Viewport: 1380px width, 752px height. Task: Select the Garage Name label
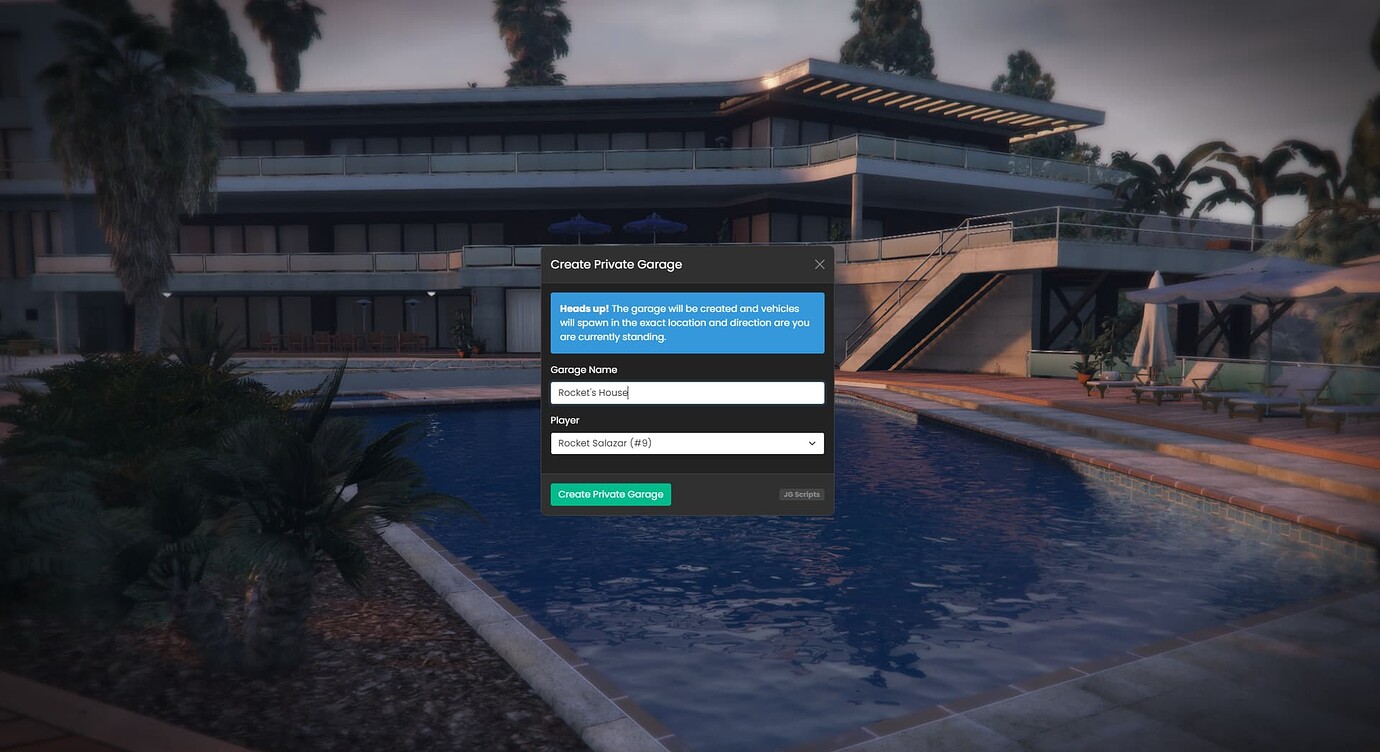pyautogui.click(x=584, y=369)
